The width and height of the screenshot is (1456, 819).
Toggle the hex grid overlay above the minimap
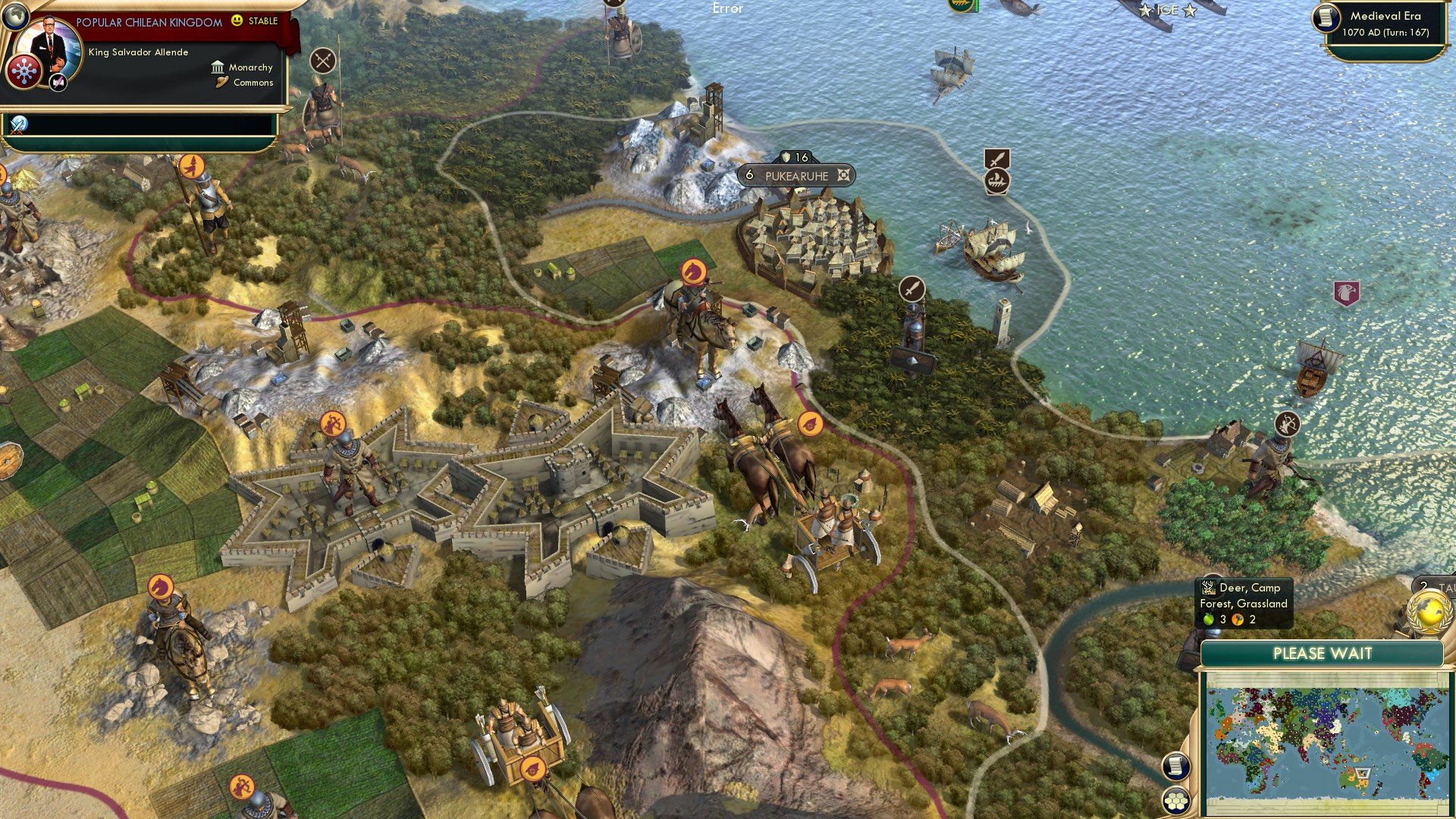point(1176,801)
